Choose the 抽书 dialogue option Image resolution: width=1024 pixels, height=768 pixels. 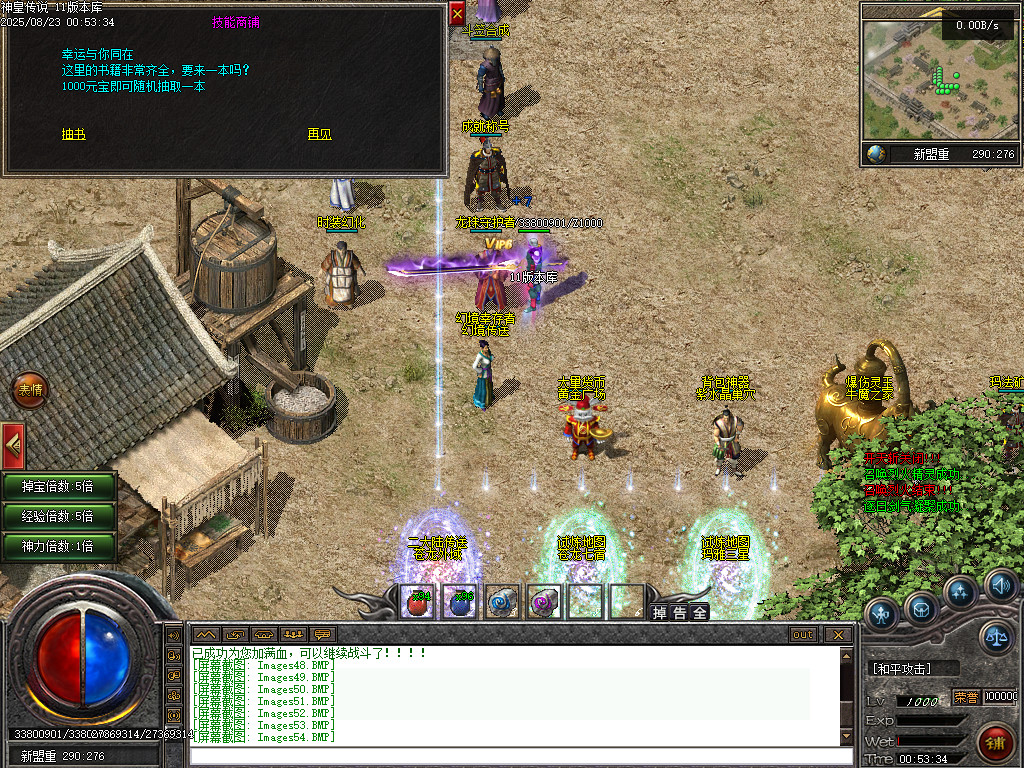pos(73,134)
